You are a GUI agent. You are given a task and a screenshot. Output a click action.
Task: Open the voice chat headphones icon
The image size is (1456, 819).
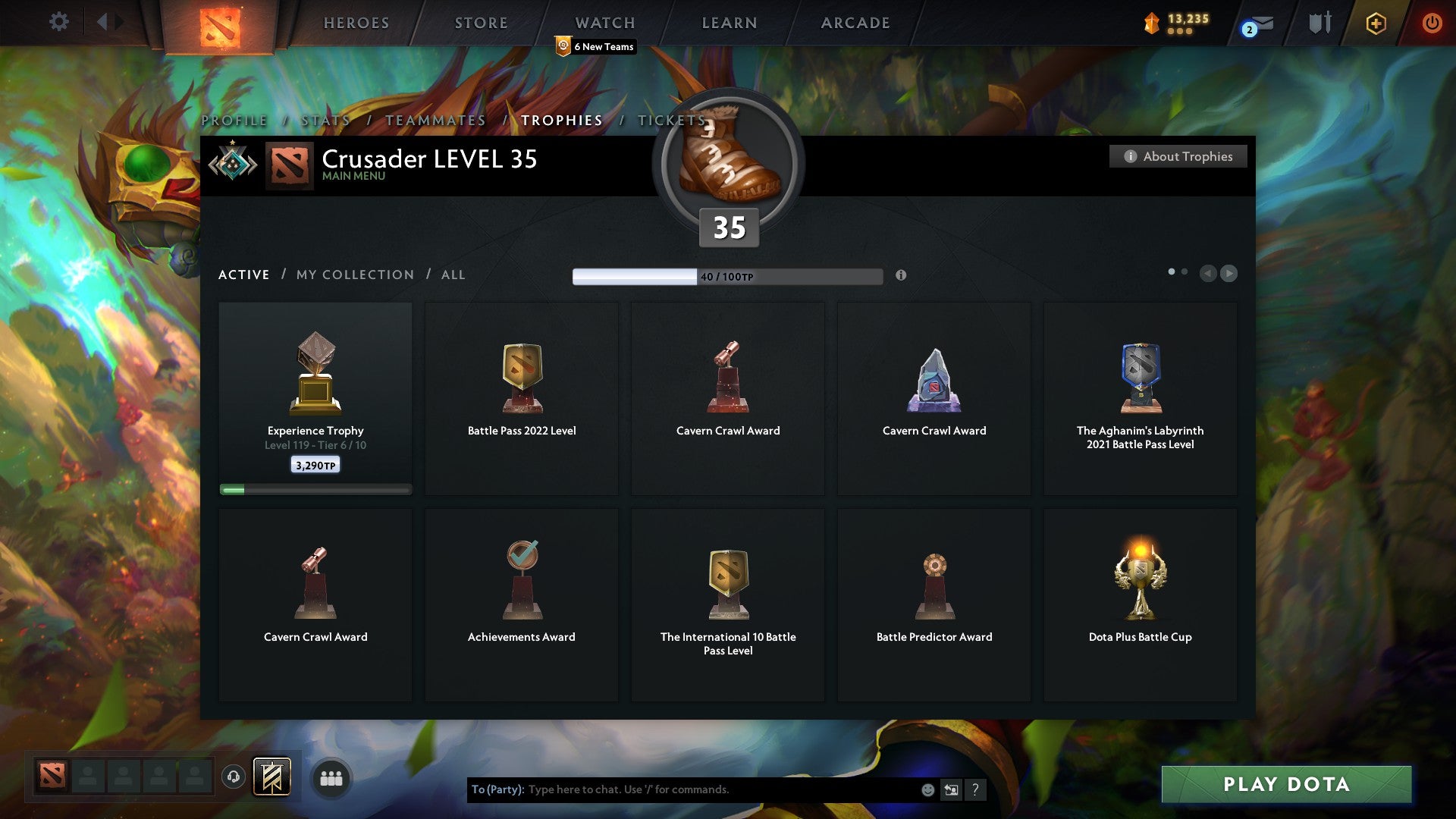233,777
